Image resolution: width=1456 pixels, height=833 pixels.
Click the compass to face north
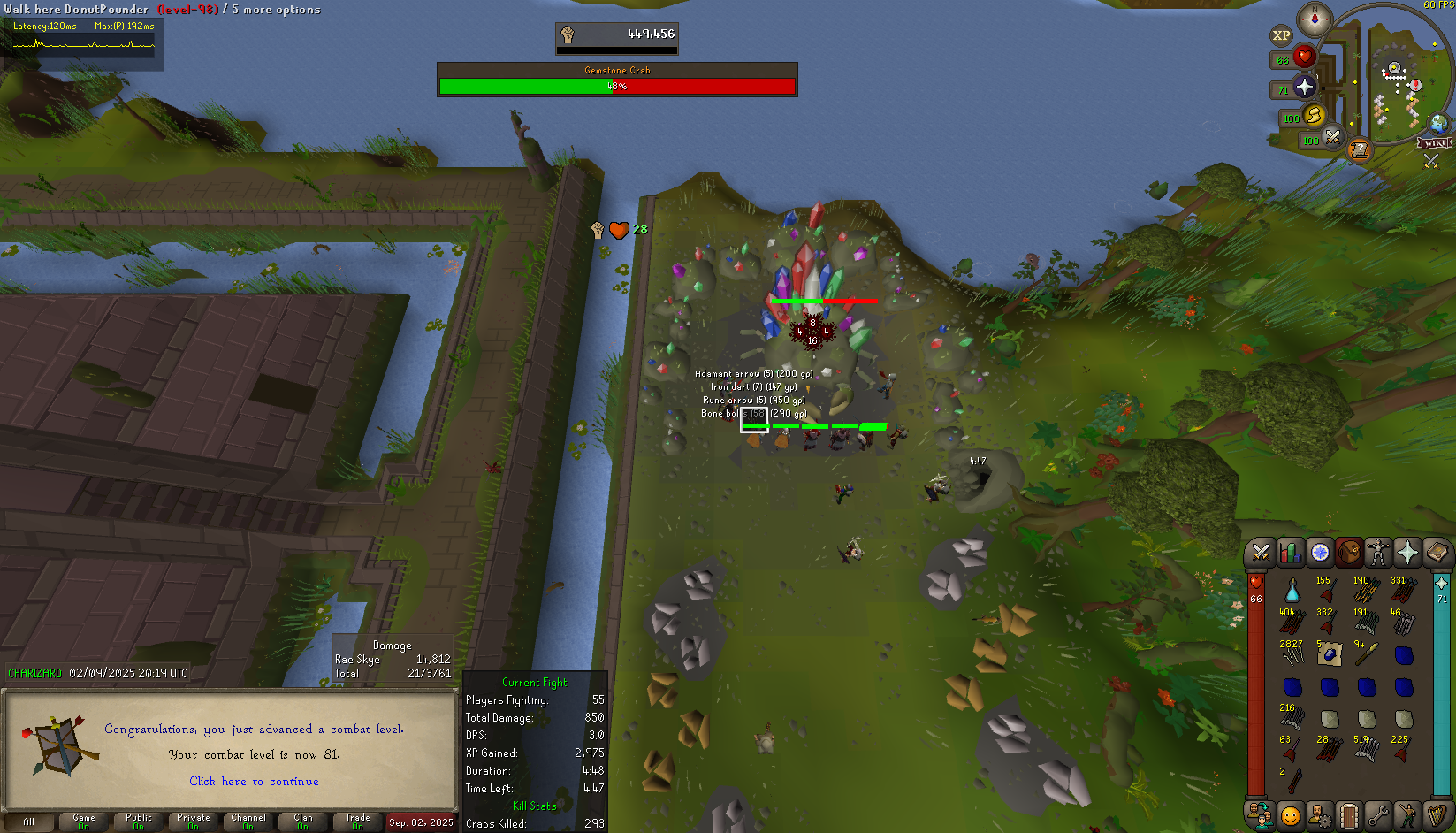1315,19
